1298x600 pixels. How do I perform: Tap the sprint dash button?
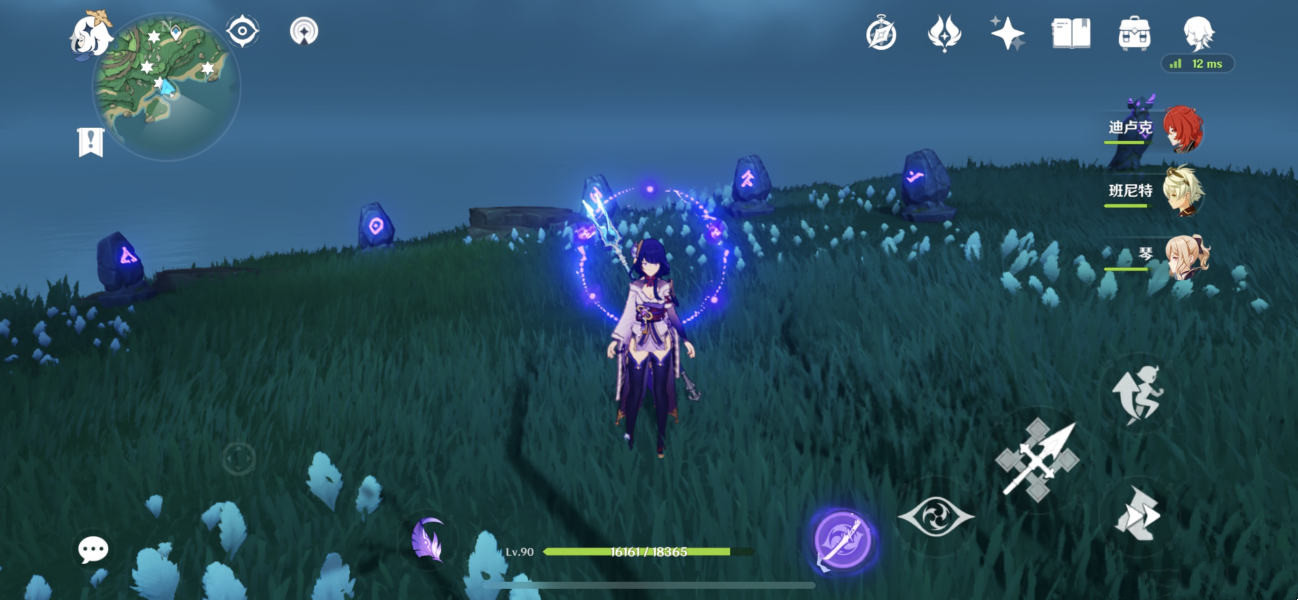click(x=1139, y=394)
